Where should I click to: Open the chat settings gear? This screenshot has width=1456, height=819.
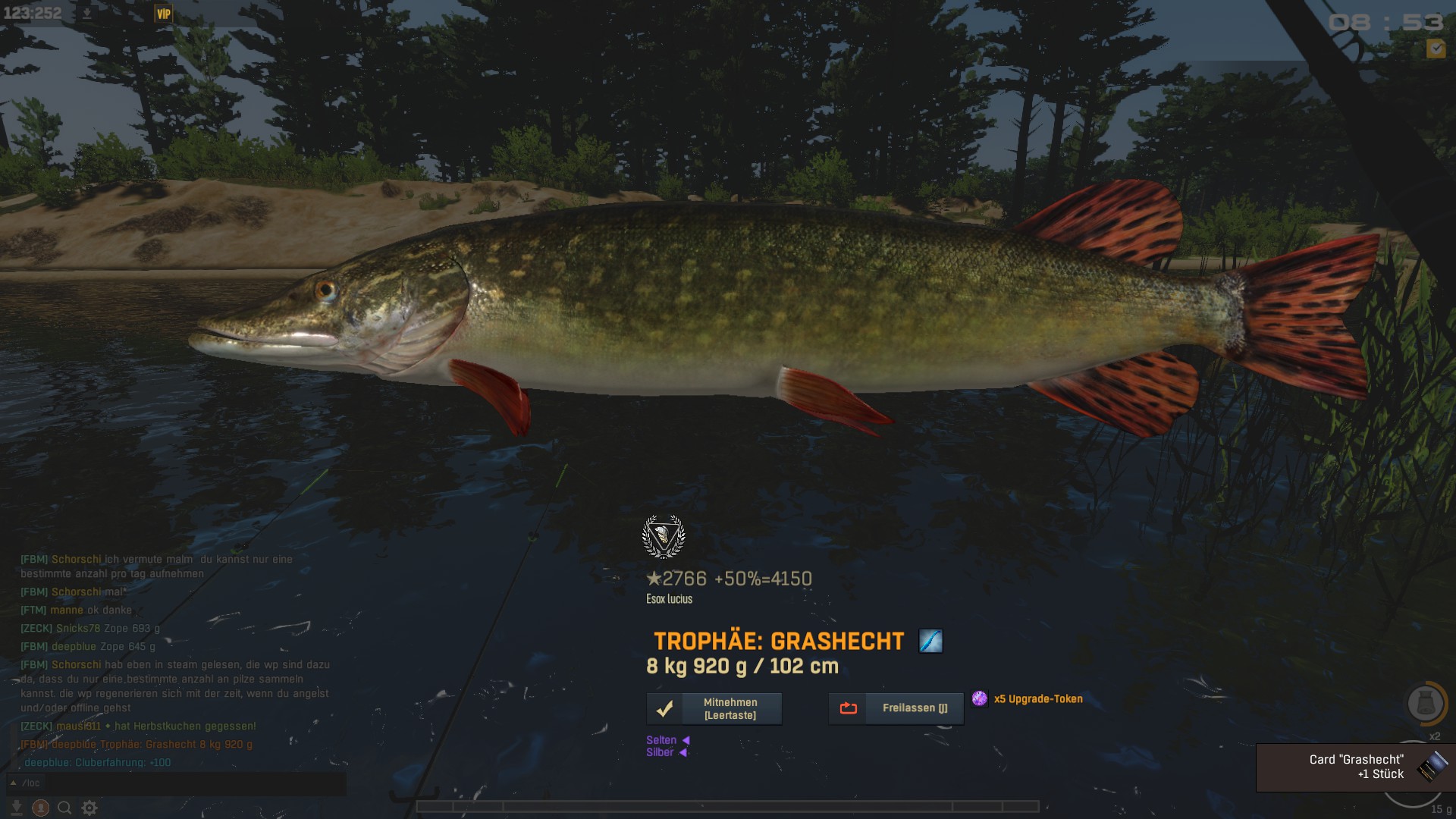coord(89,808)
